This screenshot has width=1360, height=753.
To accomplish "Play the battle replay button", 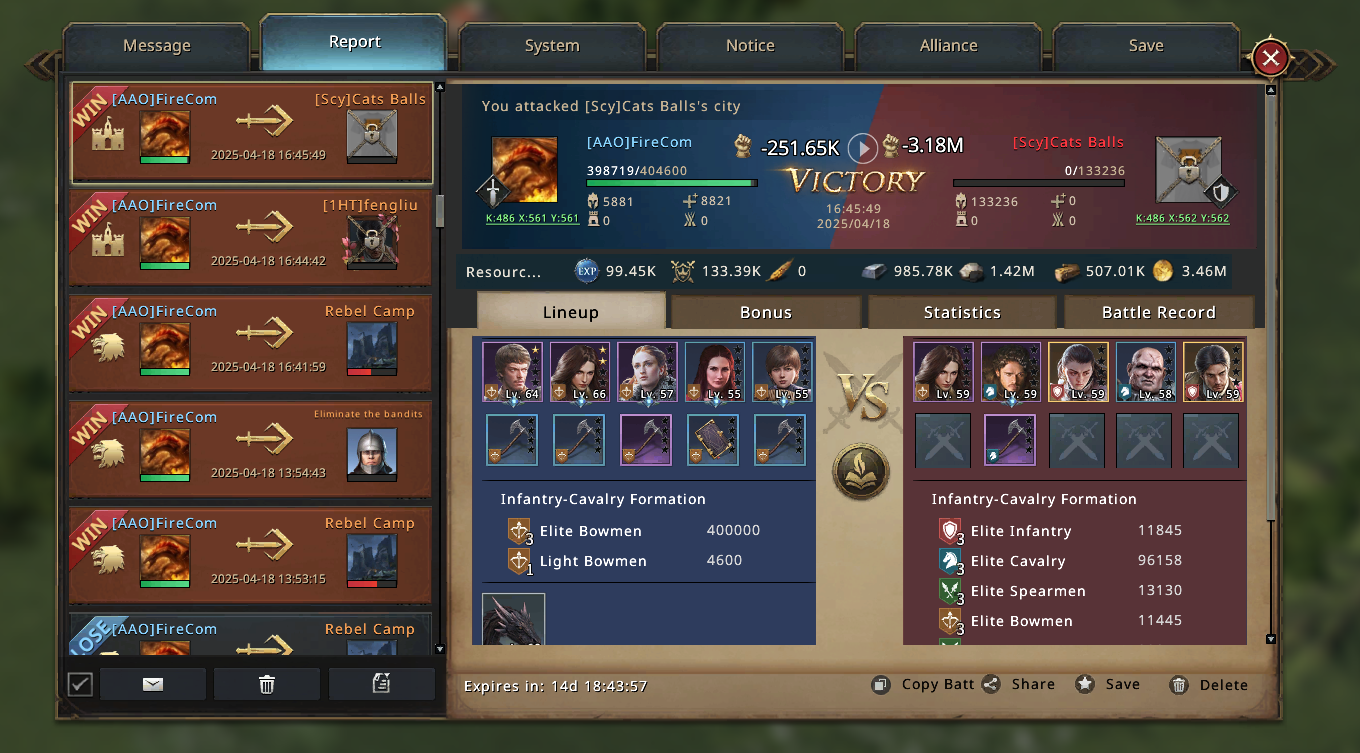I will tap(862, 148).
